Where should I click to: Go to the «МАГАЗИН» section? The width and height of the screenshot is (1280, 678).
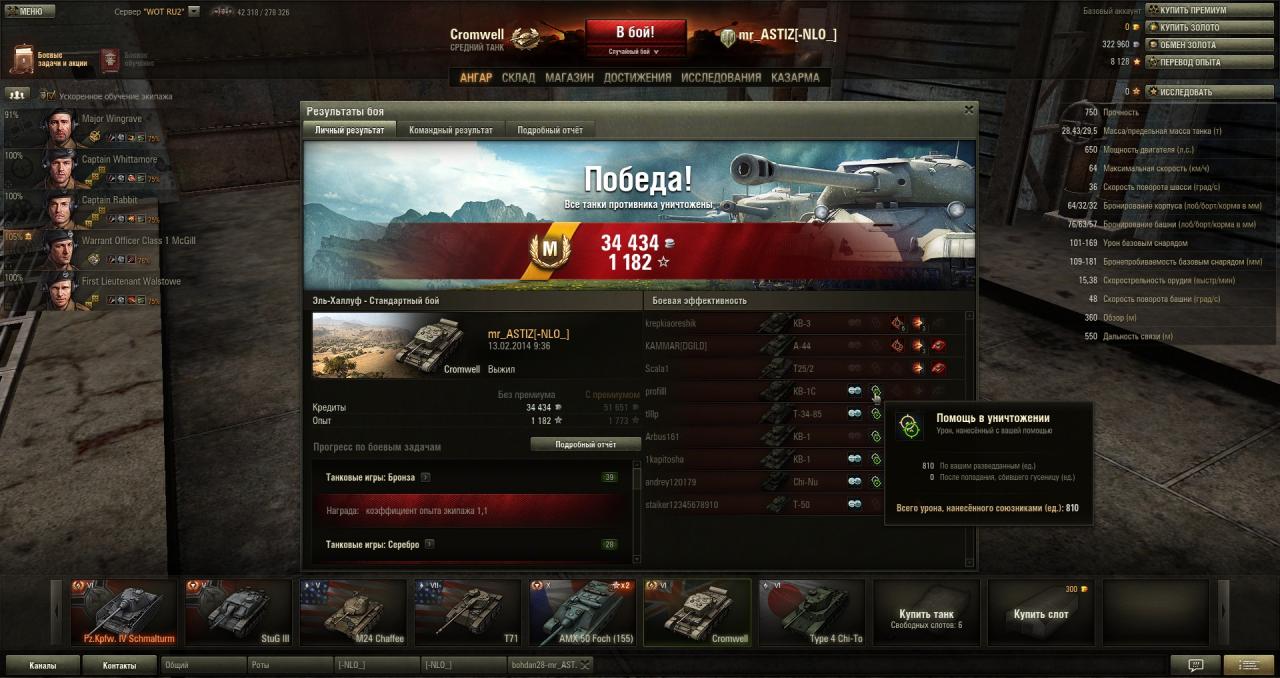pos(569,77)
